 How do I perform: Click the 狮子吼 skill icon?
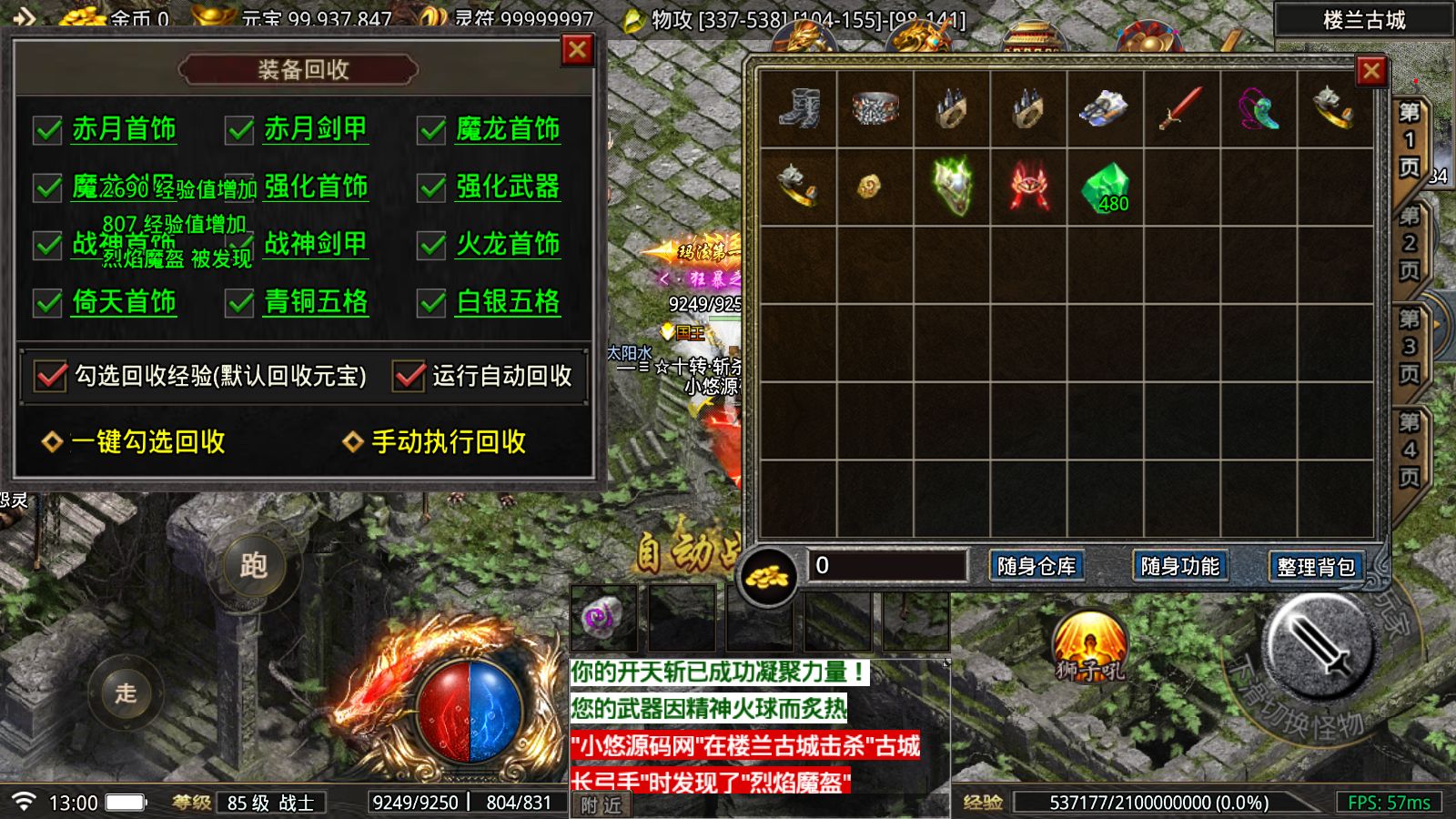click(x=1090, y=648)
